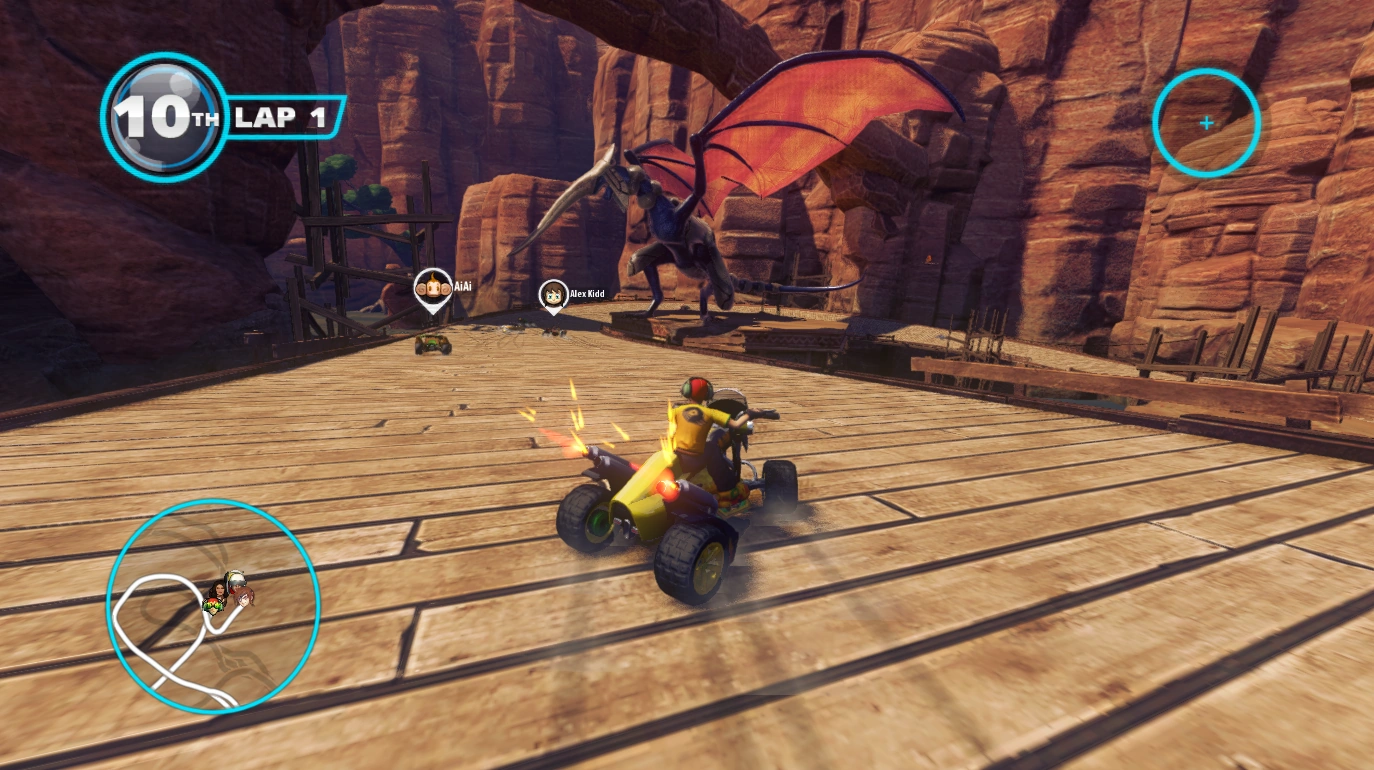Select the empty item slot circle
1374x770 pixels.
pyautogui.click(x=1206, y=123)
